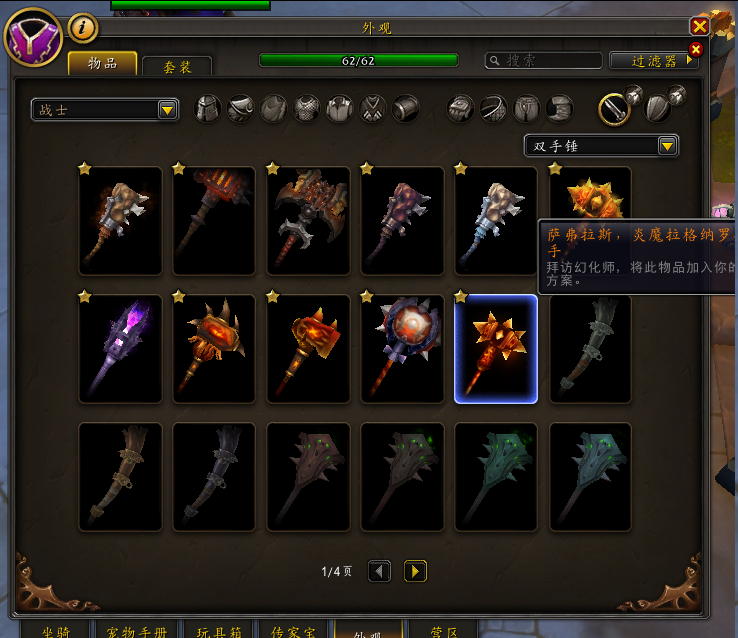The image size is (738, 638).
Task: Click the 搜索 search box
Action: click(x=544, y=61)
